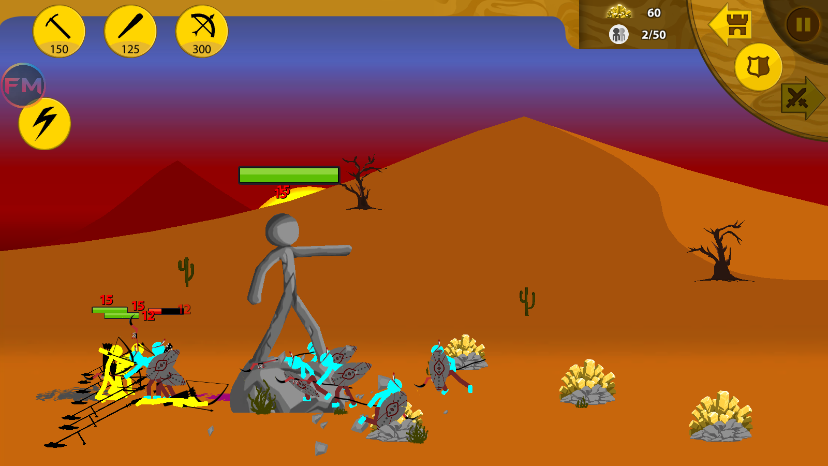Train a clubman for 125 gold
The image size is (828, 466).
pyautogui.click(x=130, y=31)
